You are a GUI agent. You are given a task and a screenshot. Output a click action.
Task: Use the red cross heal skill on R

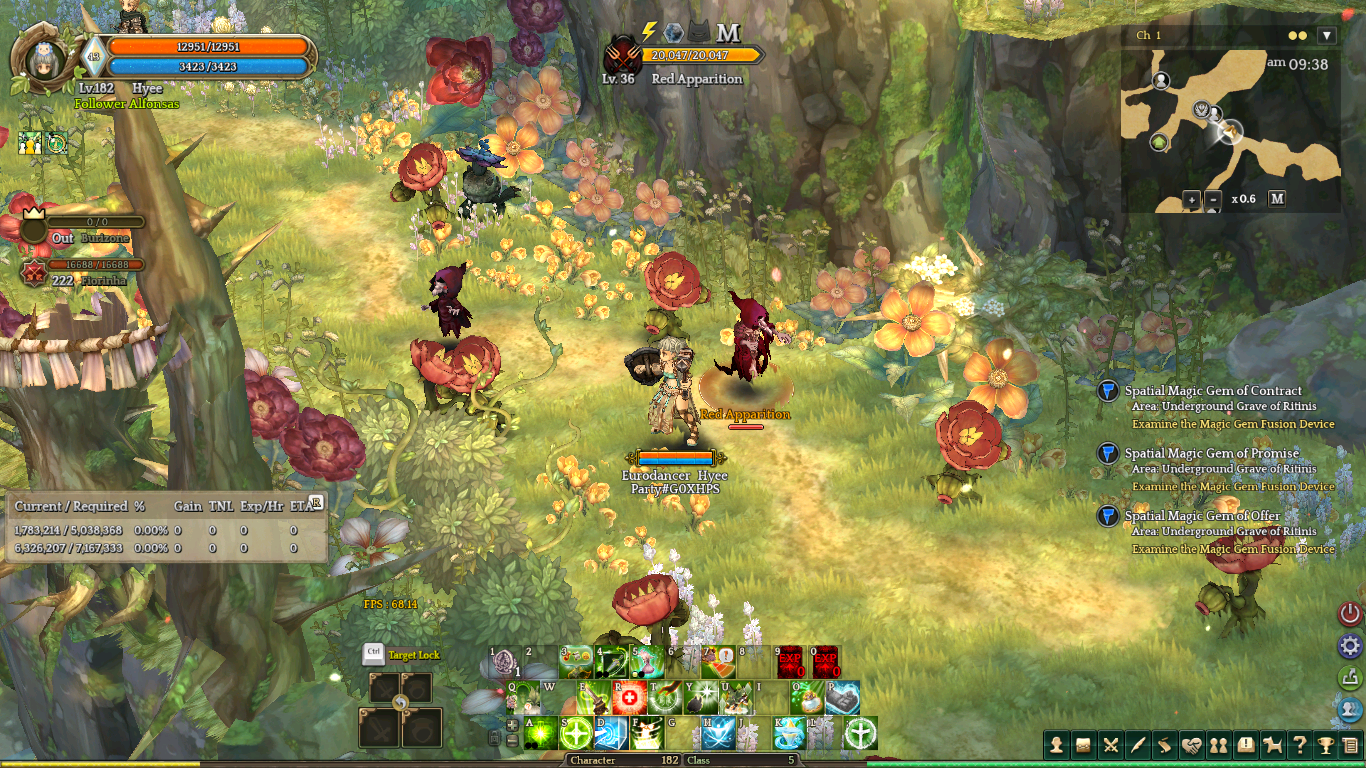click(628, 699)
